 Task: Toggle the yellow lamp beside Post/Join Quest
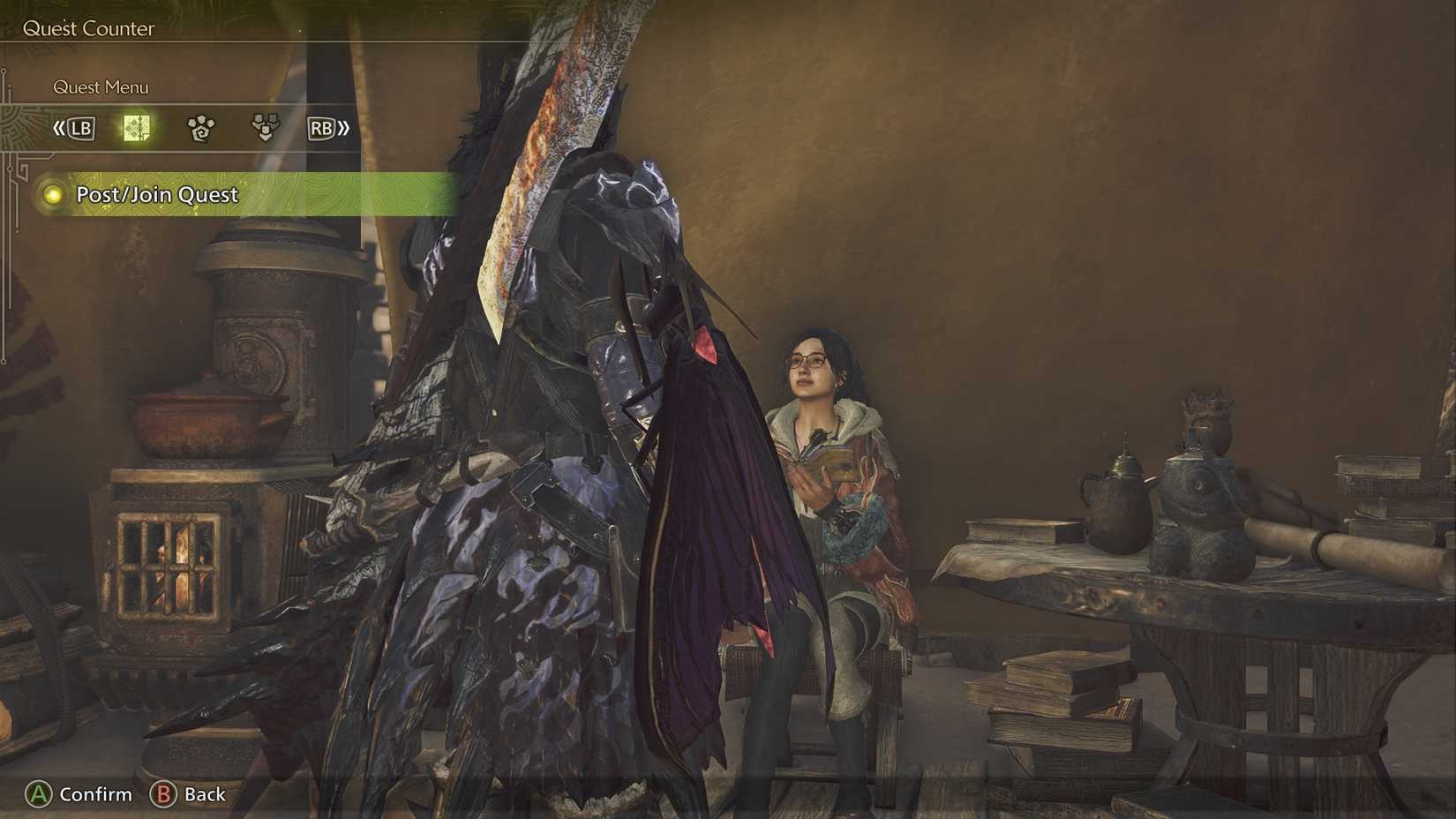(51, 194)
